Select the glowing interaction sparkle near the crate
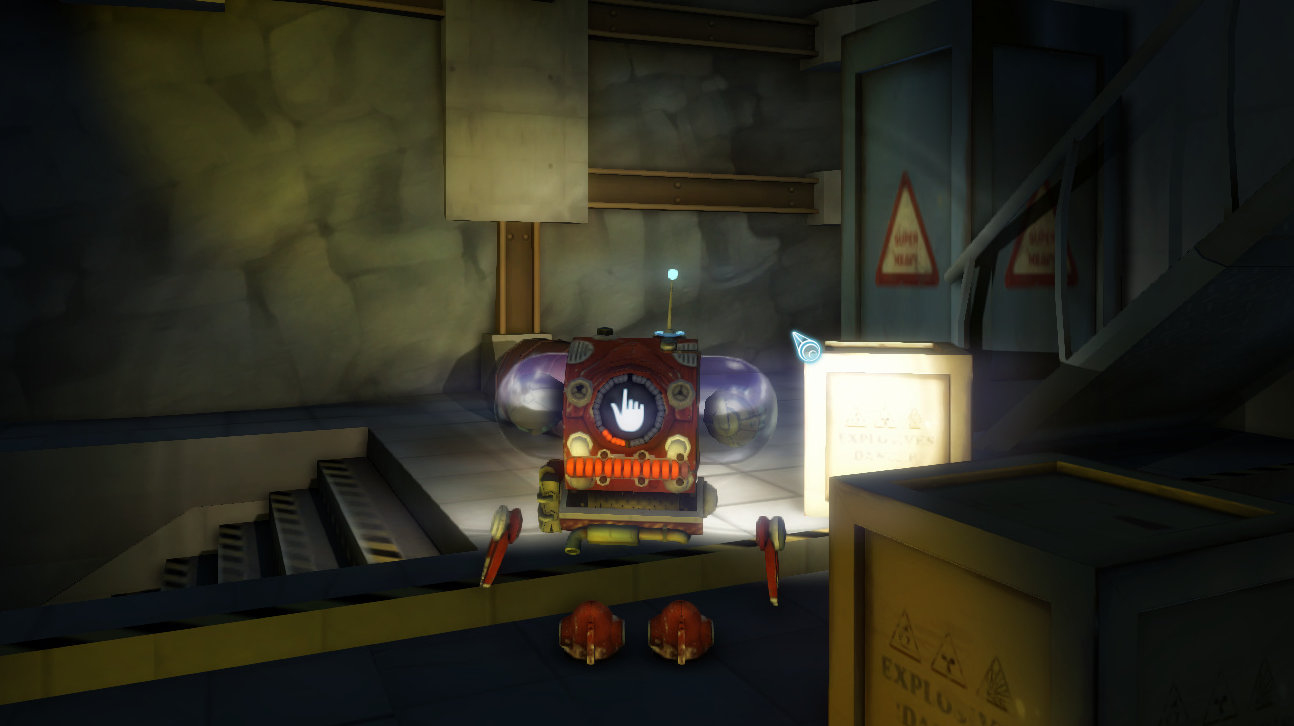The height and width of the screenshot is (726, 1294). coord(806,345)
